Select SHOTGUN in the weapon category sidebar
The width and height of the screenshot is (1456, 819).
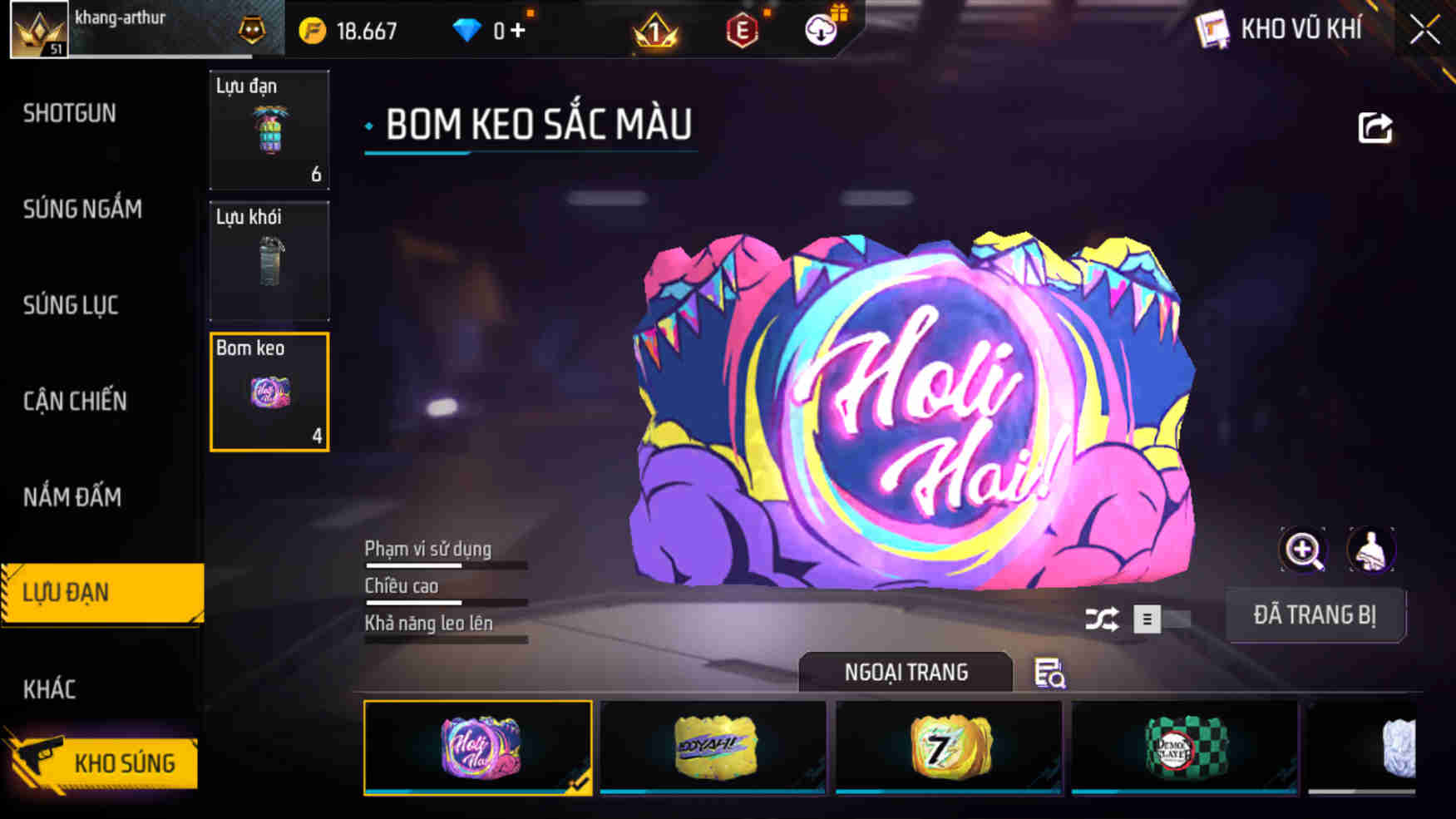click(70, 113)
